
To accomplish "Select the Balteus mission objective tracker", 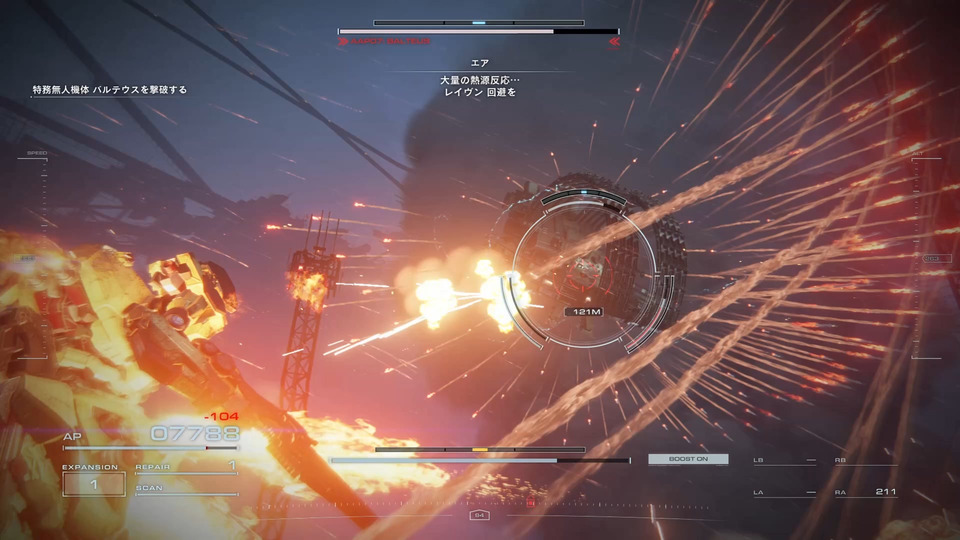I will (110, 90).
